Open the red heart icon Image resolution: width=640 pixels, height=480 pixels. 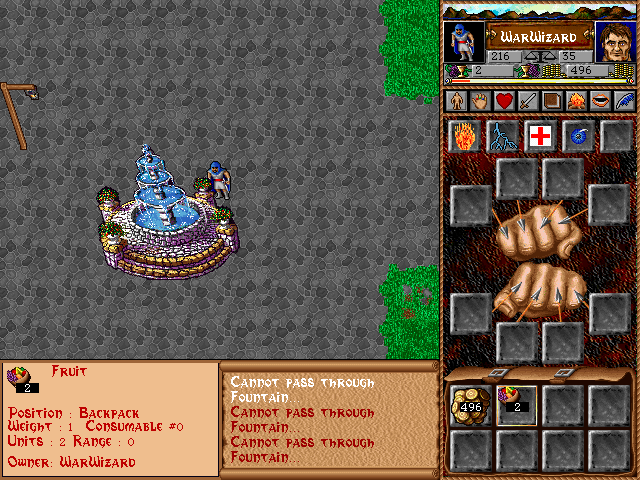(503, 101)
